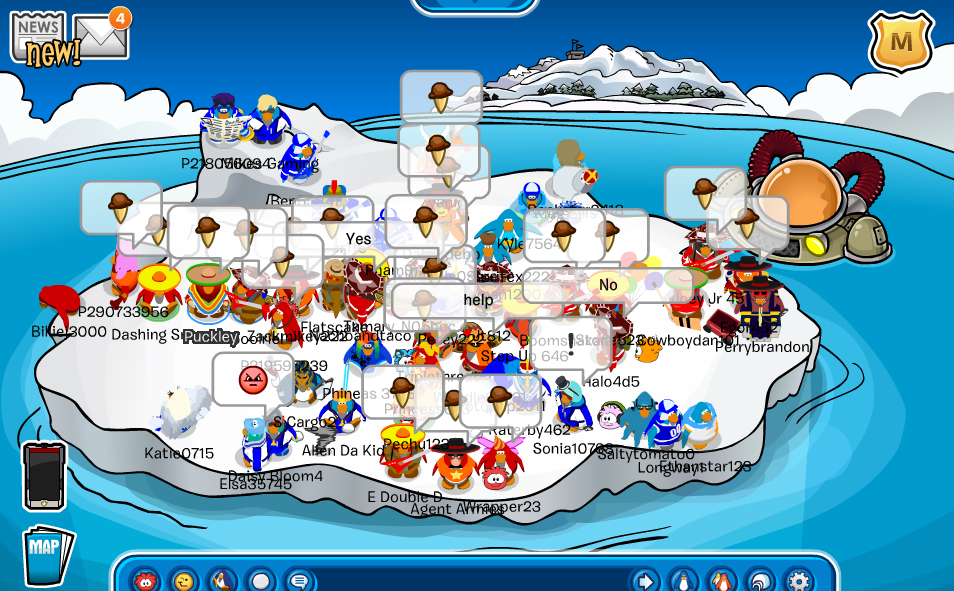
Task: Throw a snowball using the toolbar button
Action: (x=260, y=580)
